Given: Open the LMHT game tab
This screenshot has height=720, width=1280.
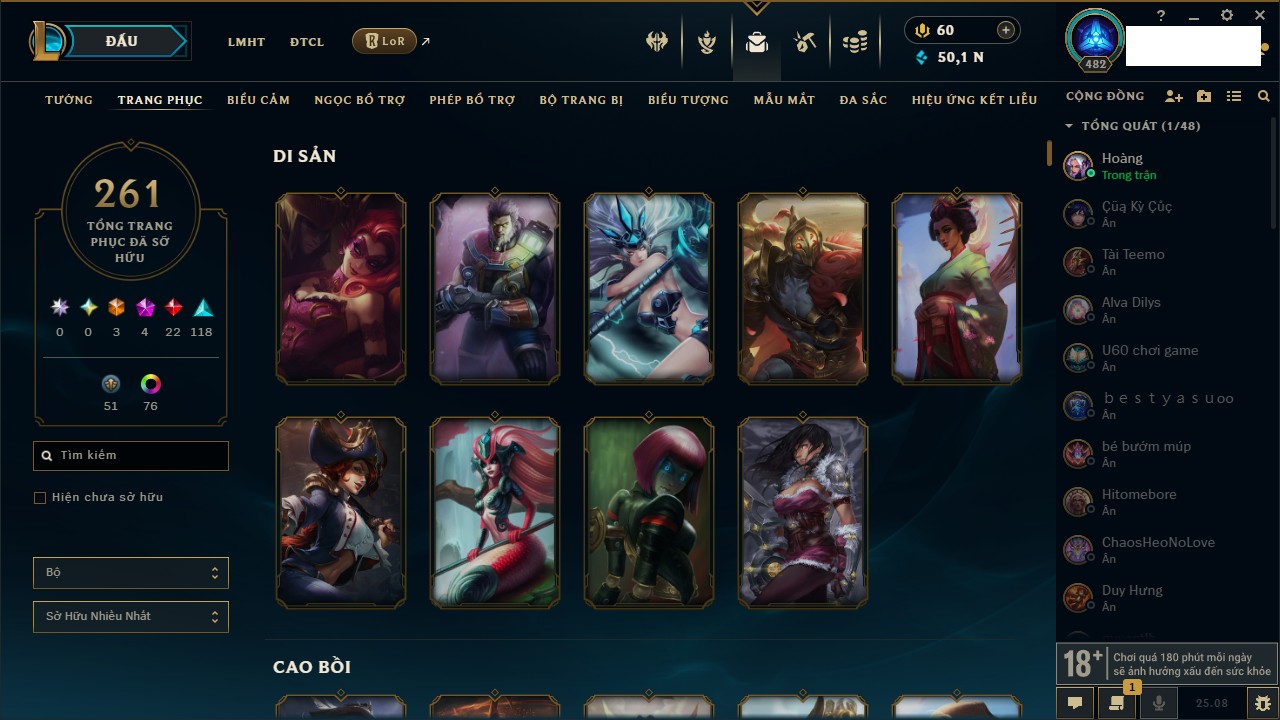Looking at the screenshot, I should pos(246,42).
